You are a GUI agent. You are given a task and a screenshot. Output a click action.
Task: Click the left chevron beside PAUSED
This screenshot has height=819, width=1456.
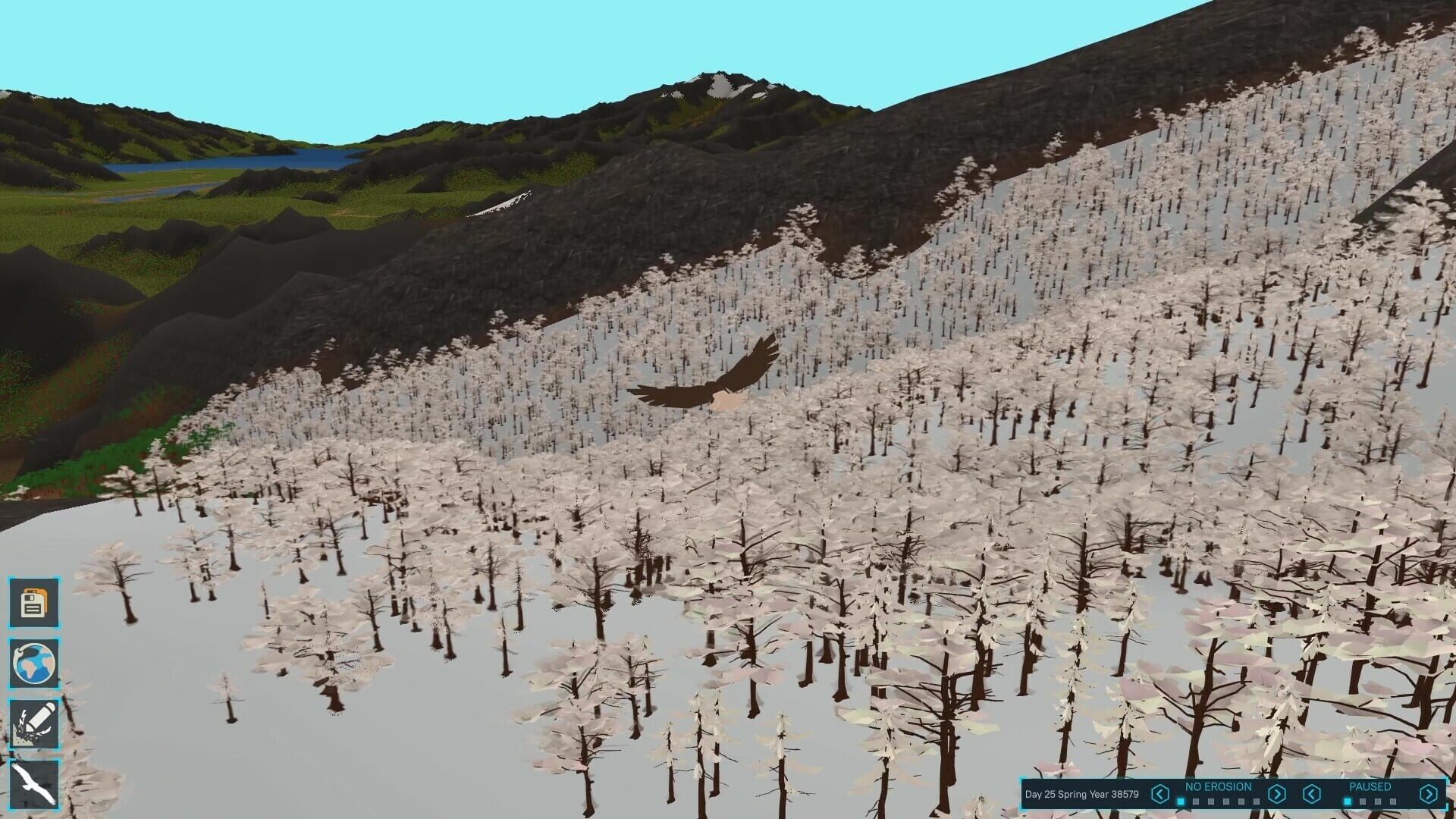[1311, 794]
